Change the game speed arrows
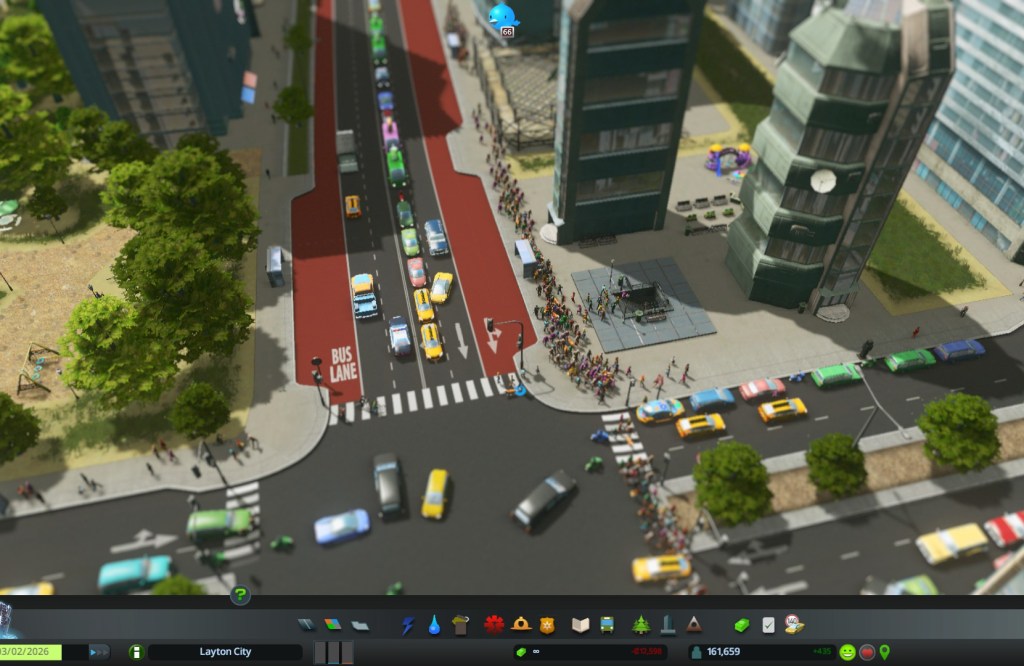This screenshot has height=666, width=1024. tap(99, 652)
